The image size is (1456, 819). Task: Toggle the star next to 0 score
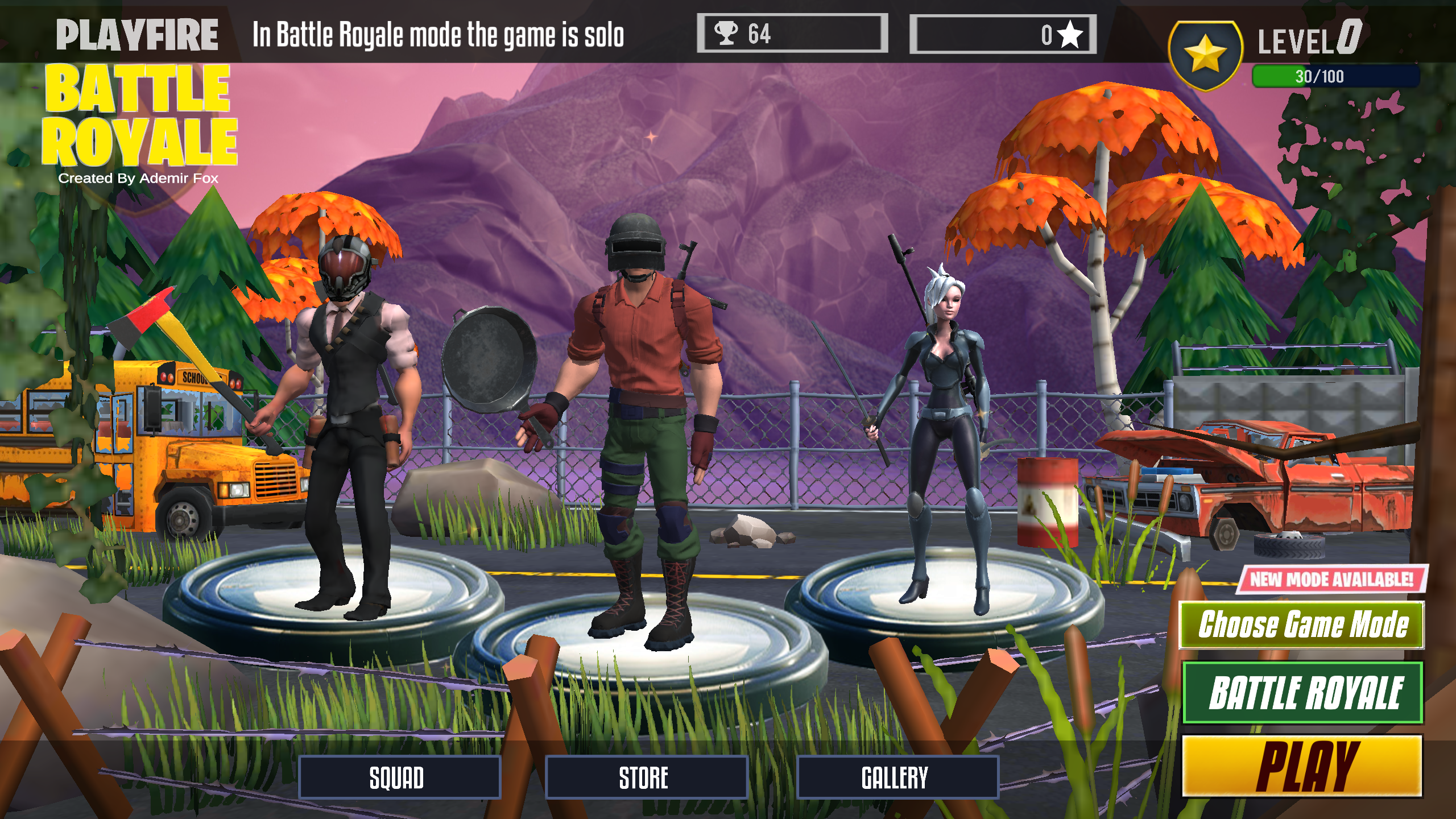pyautogui.click(x=1070, y=34)
